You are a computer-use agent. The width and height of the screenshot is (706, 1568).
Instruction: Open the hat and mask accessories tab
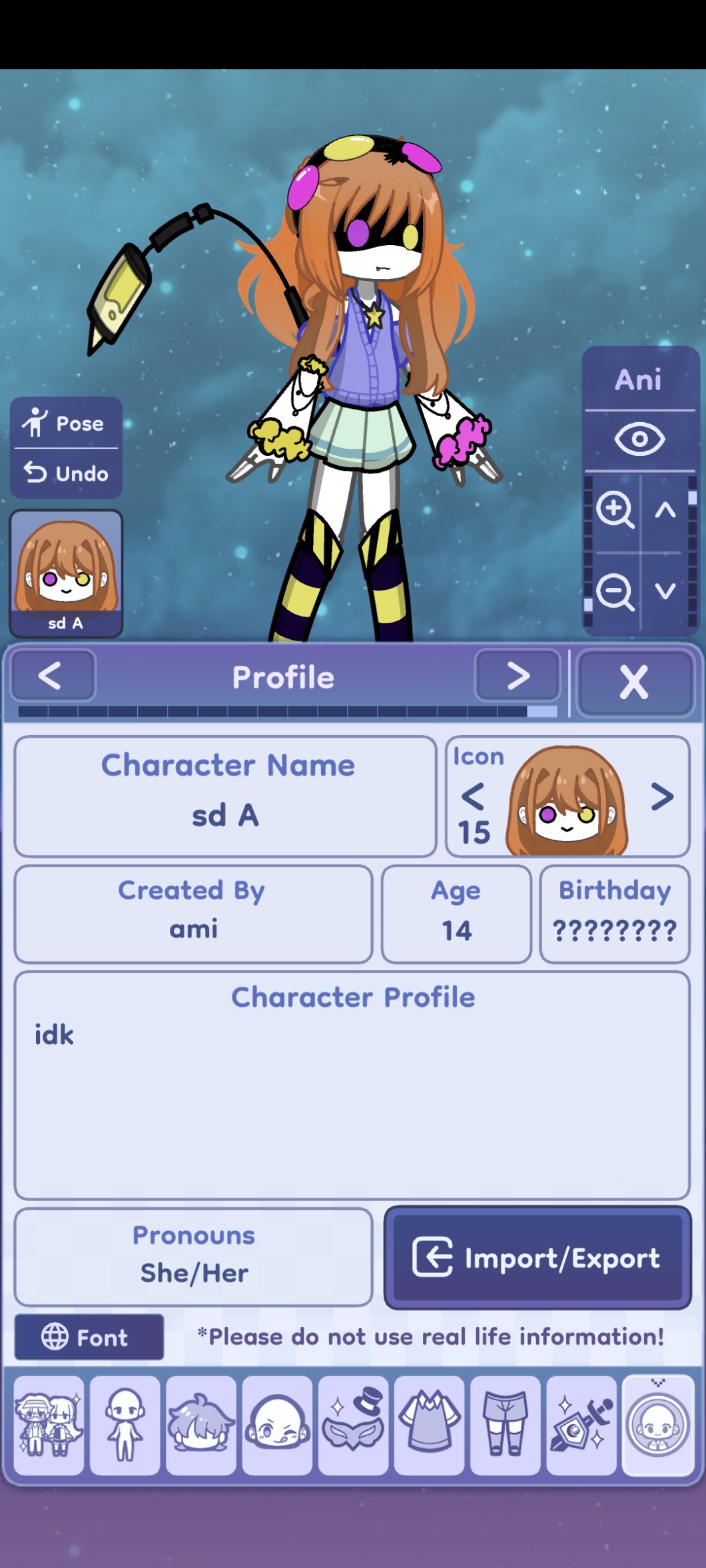pos(353,1425)
